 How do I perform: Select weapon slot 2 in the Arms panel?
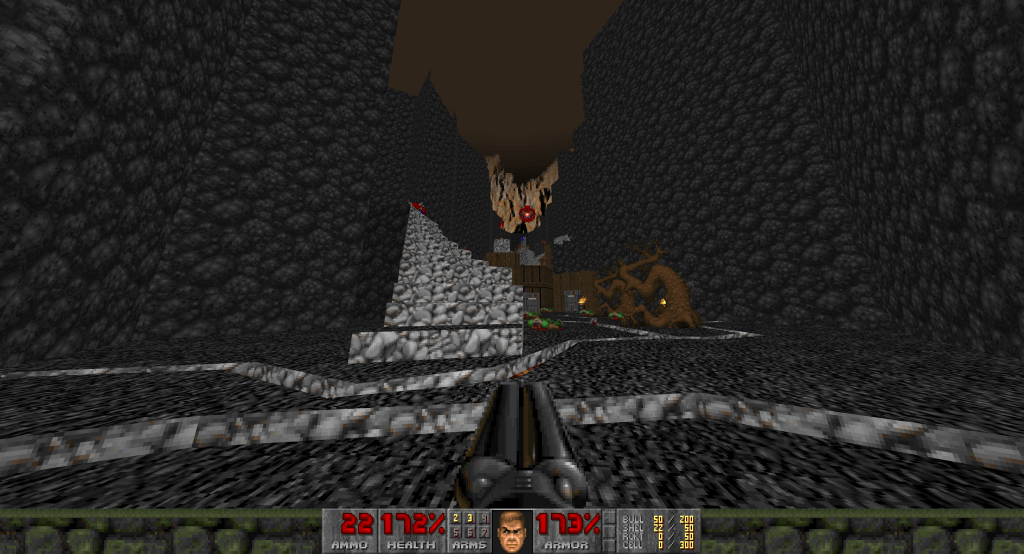point(457,518)
